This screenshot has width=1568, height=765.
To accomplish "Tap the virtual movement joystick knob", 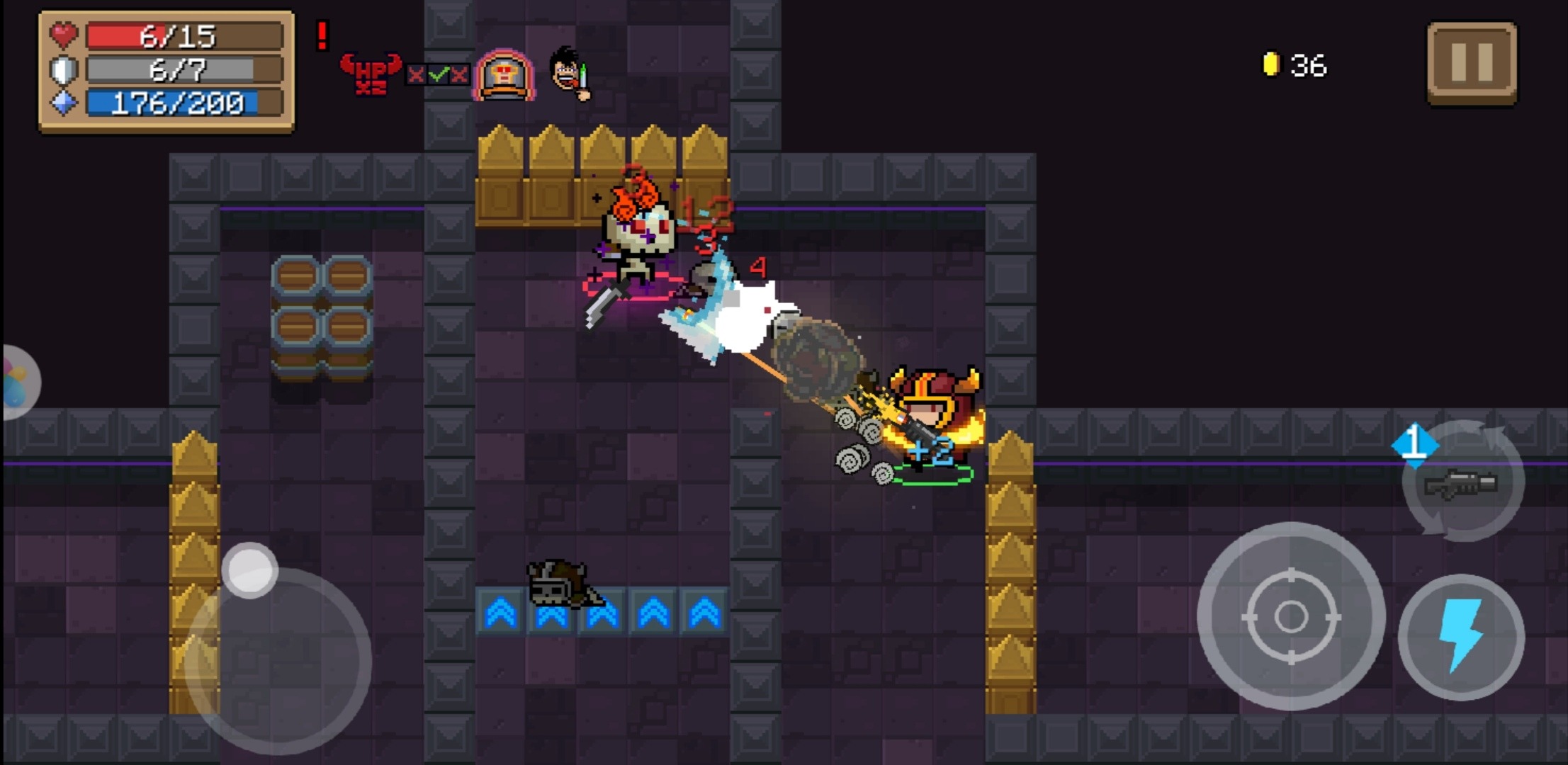I will point(249,570).
